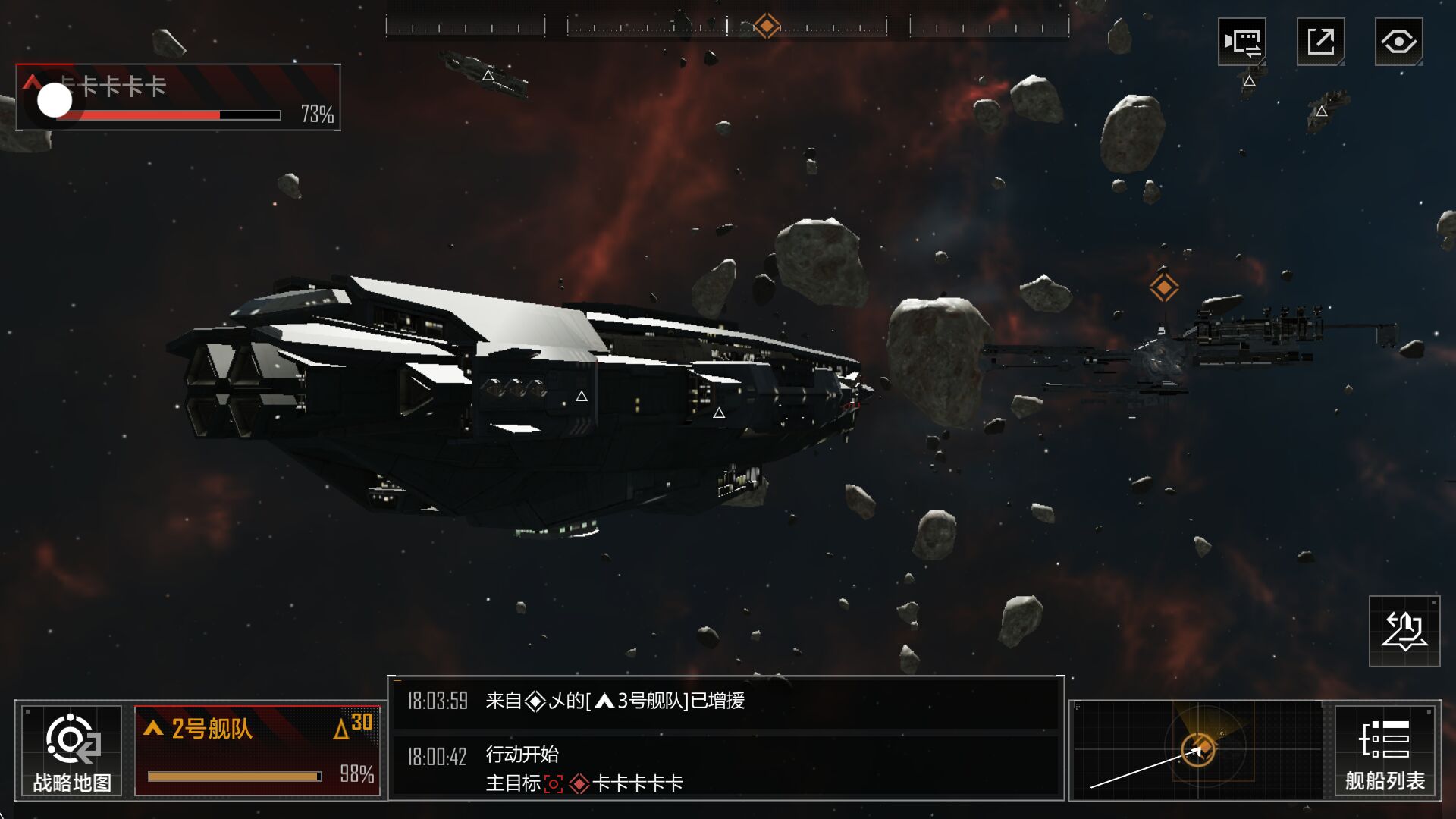Click the radar minimap panel
The width and height of the screenshot is (1456, 819).
[x=1198, y=750]
